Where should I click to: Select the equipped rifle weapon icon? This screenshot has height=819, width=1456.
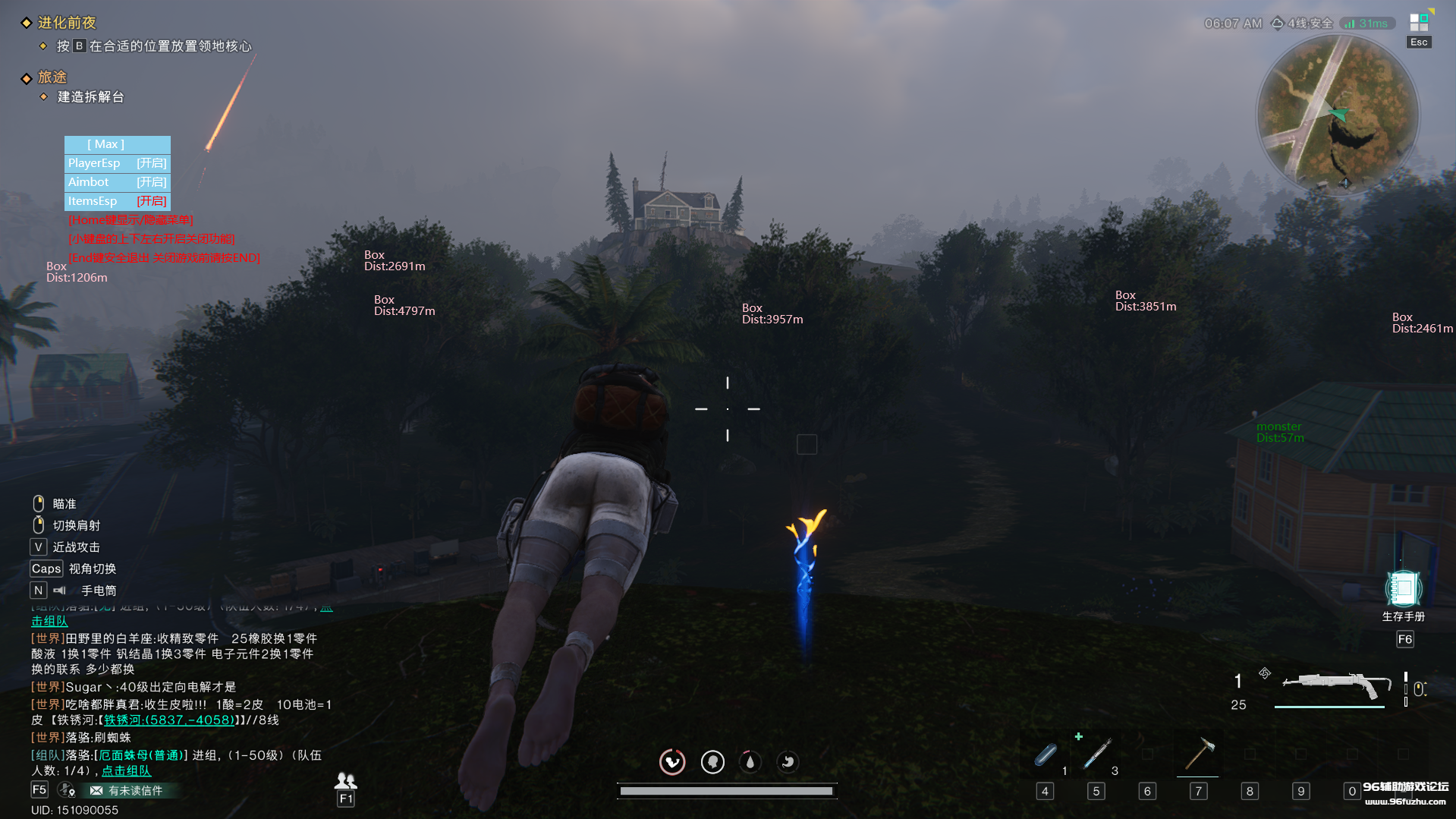pos(1335,684)
